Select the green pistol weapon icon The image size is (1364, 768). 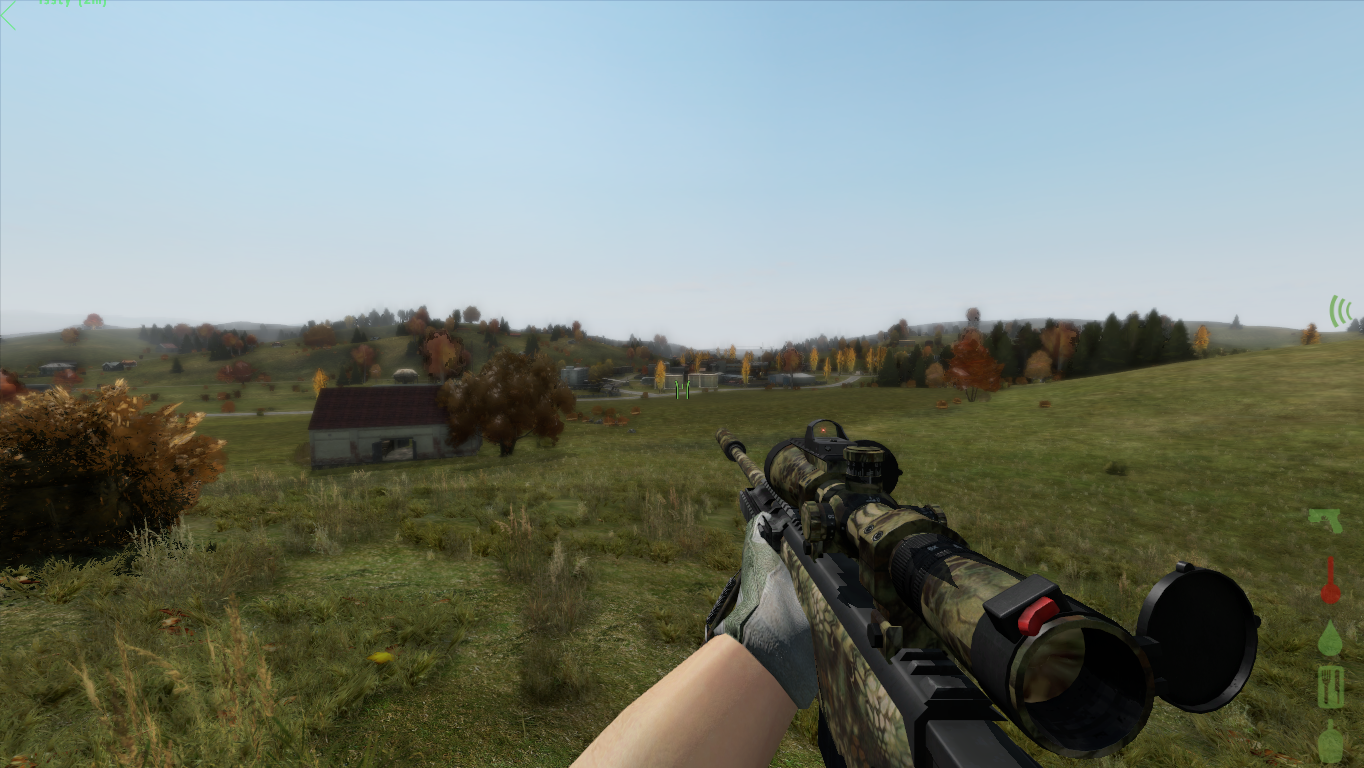click(1324, 519)
